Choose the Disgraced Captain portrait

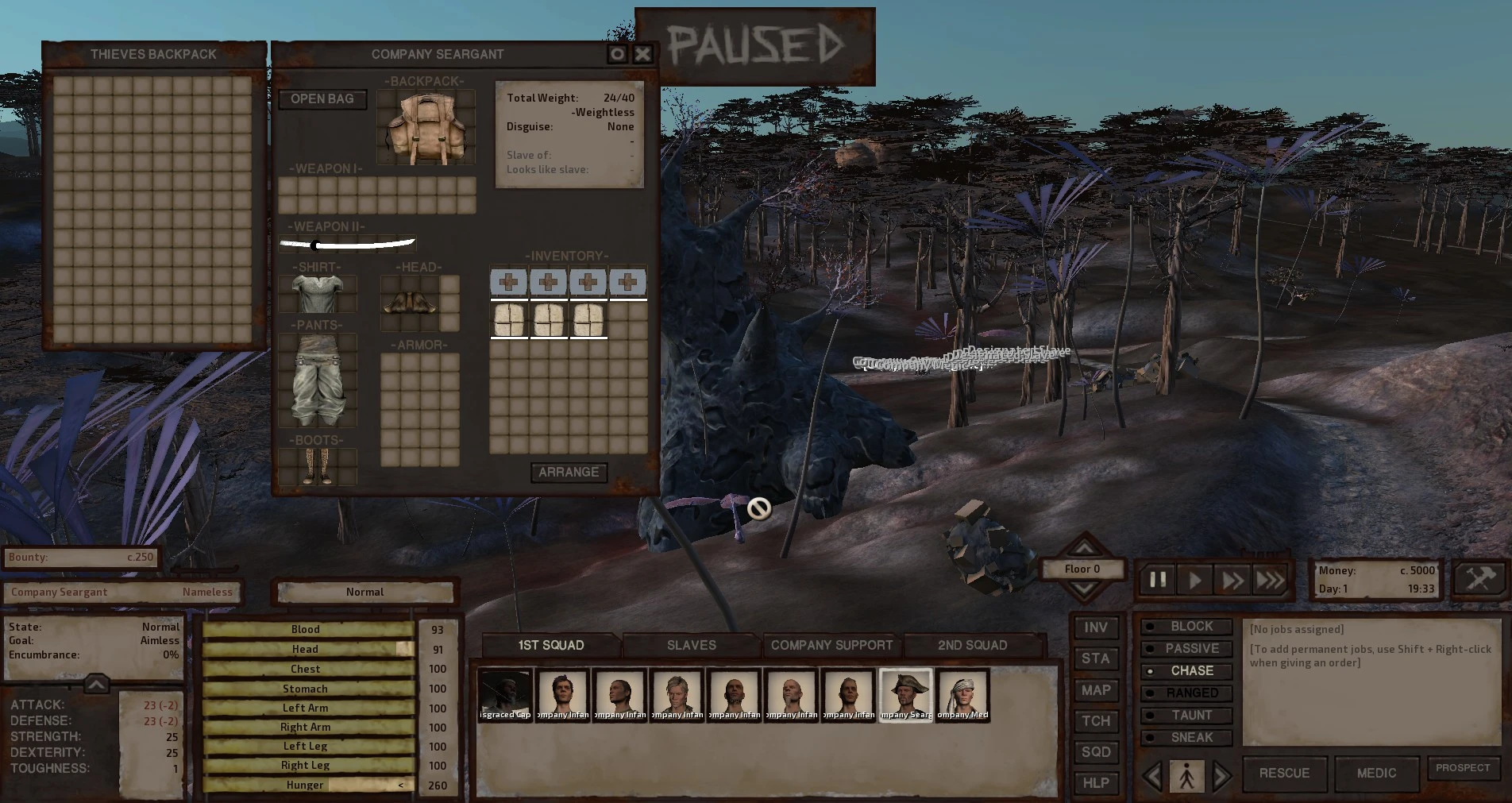[505, 695]
